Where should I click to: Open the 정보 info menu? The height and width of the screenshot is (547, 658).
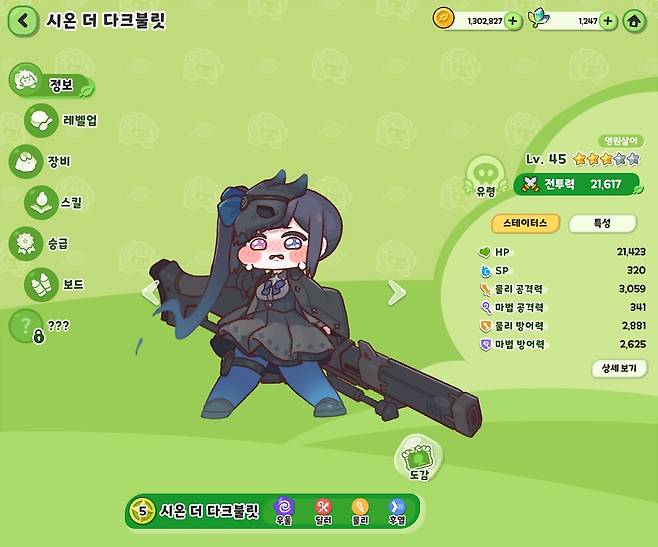[51, 85]
